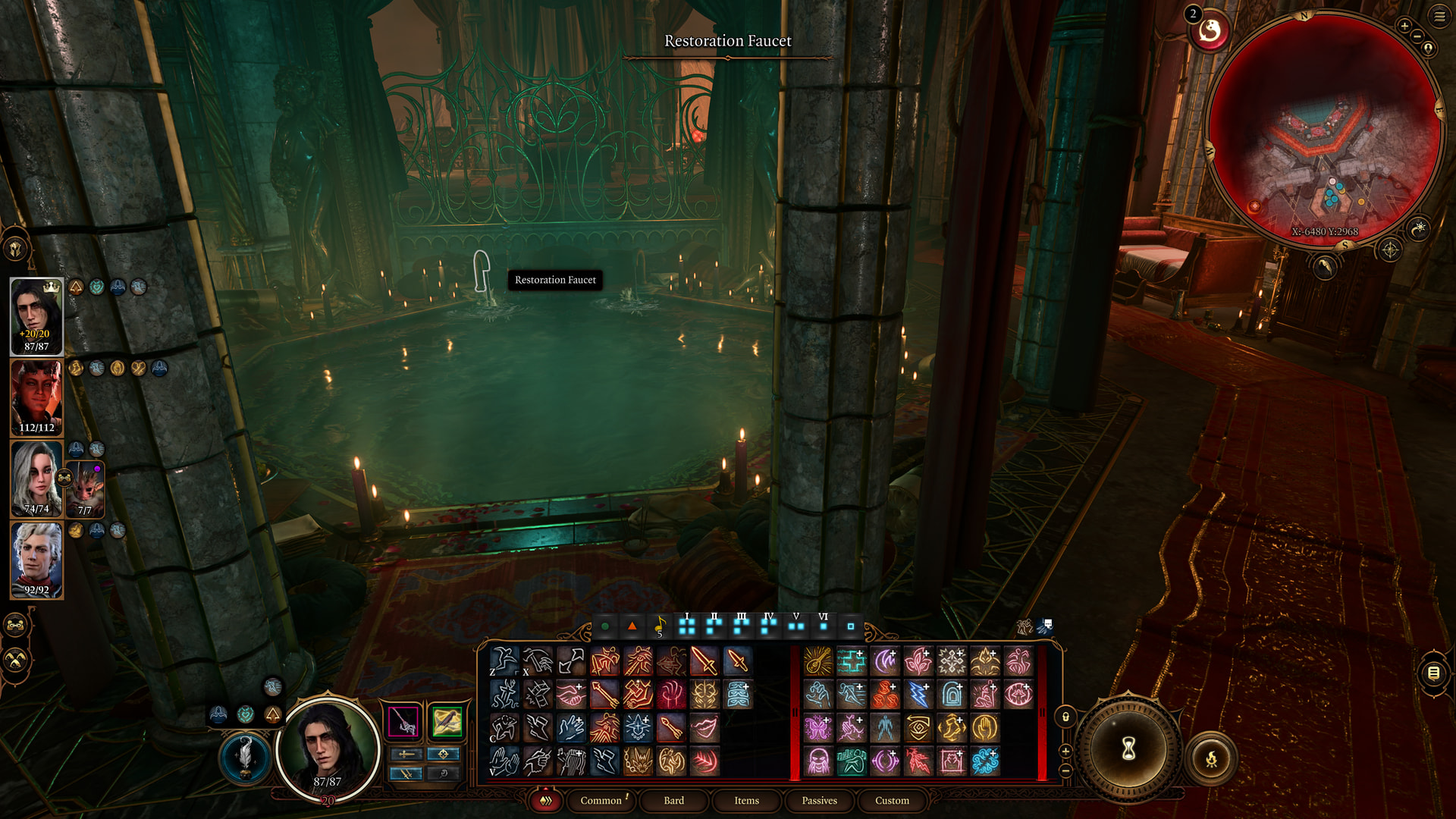Viewport: 1456px width, 819px height.
Task: Cast the blue lightning bolt spell
Action: coord(918,694)
